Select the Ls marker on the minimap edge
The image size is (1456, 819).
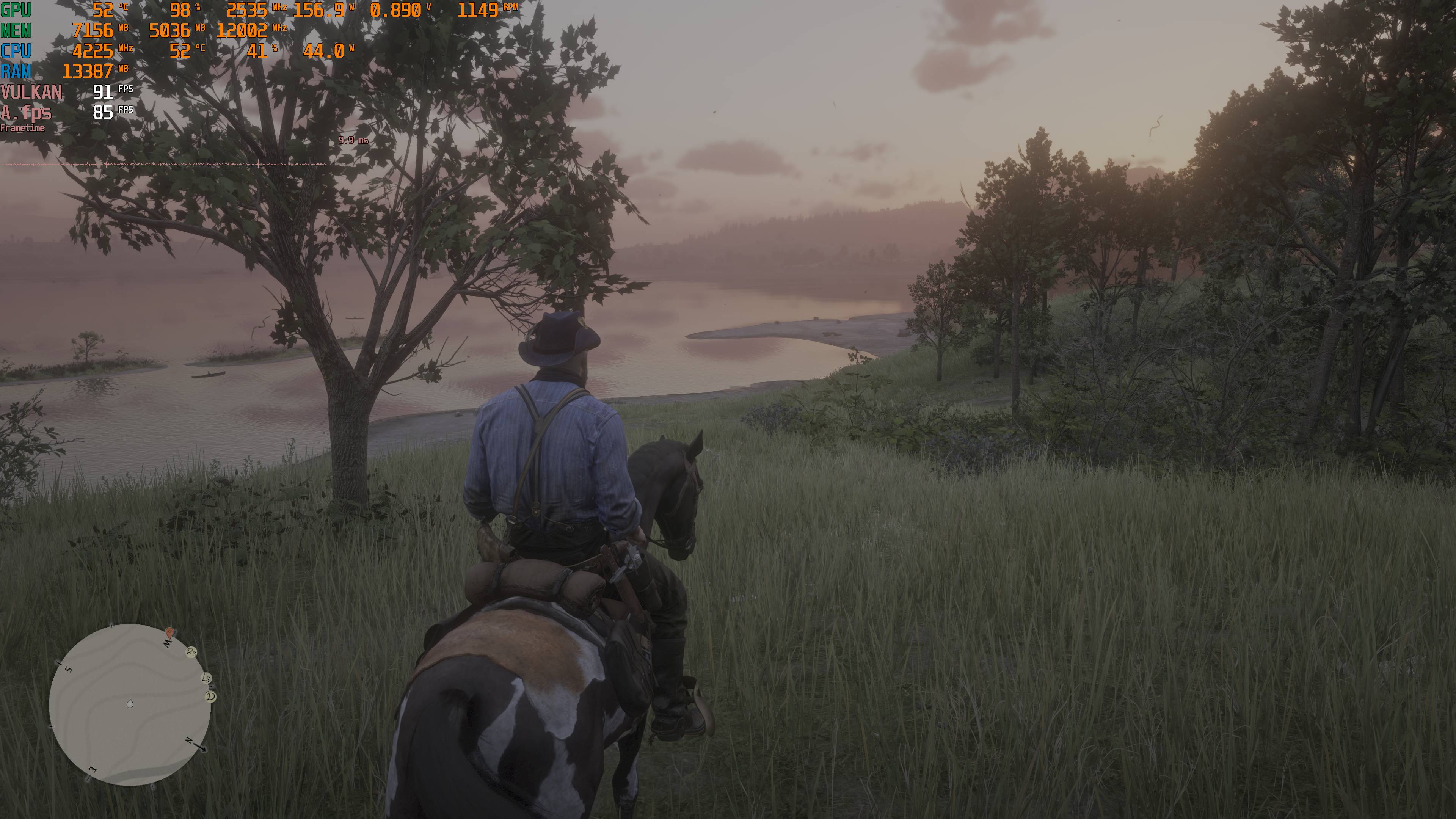tap(206, 678)
